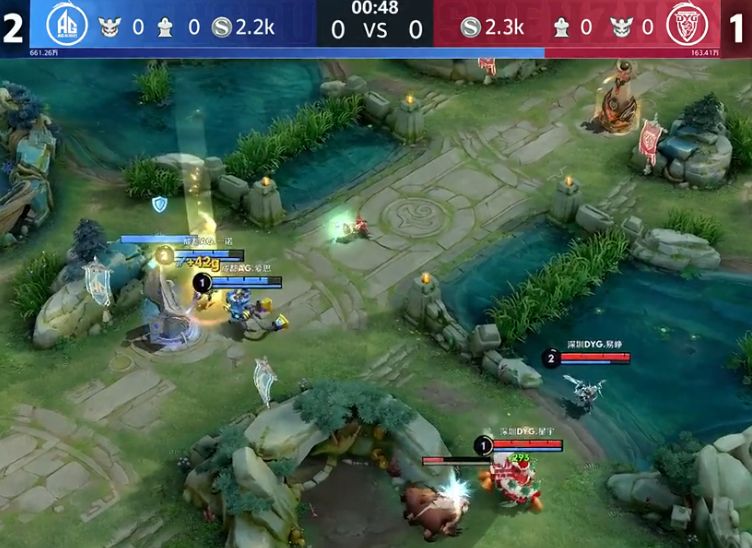Select the DYG team logo on the scoreboard
Screen dimensions: 752x548
(x=687, y=24)
